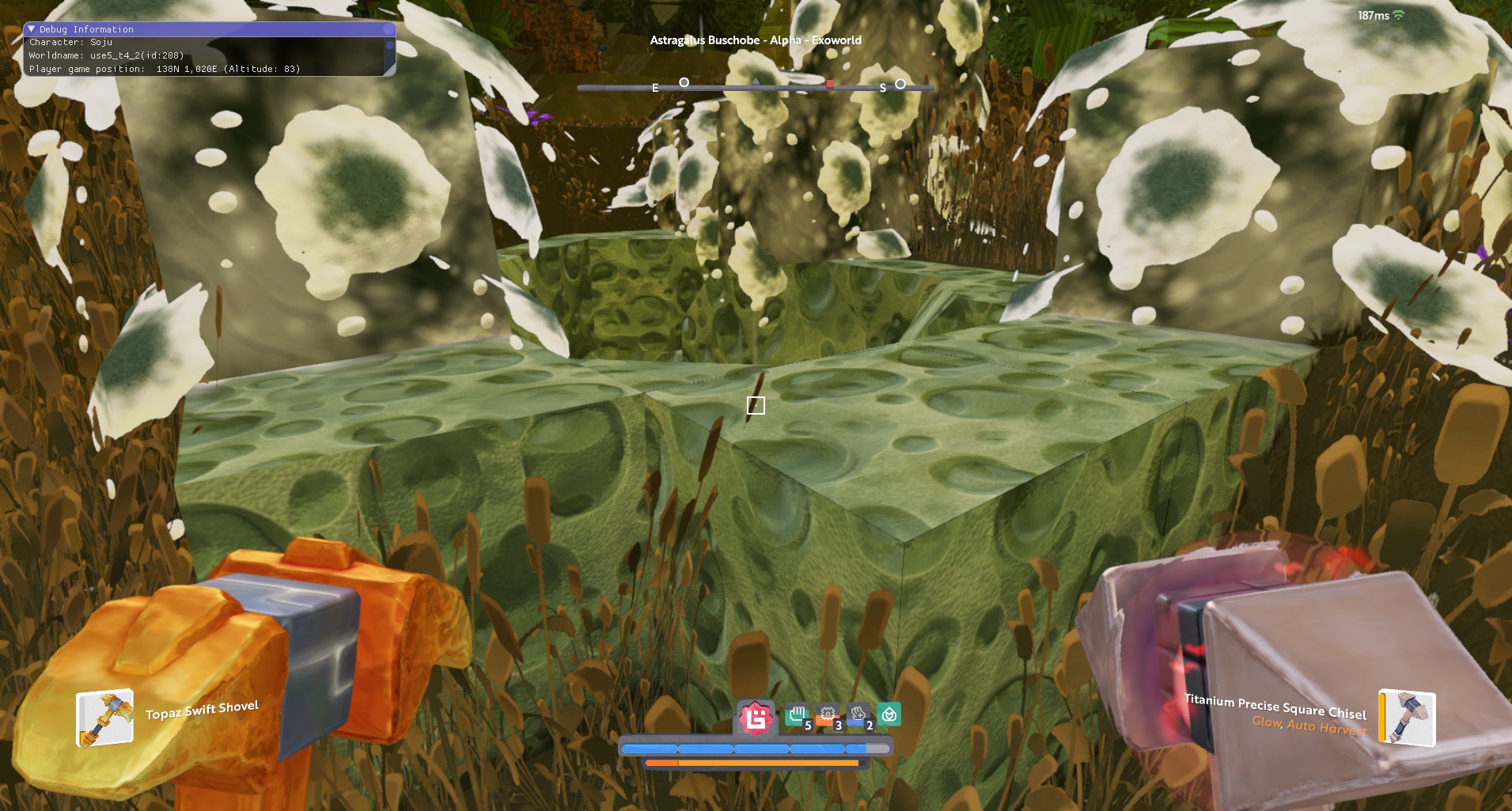Screen dimensions: 1512x811
Task: Click the blue fist-plus buff icon
Action: (858, 716)
